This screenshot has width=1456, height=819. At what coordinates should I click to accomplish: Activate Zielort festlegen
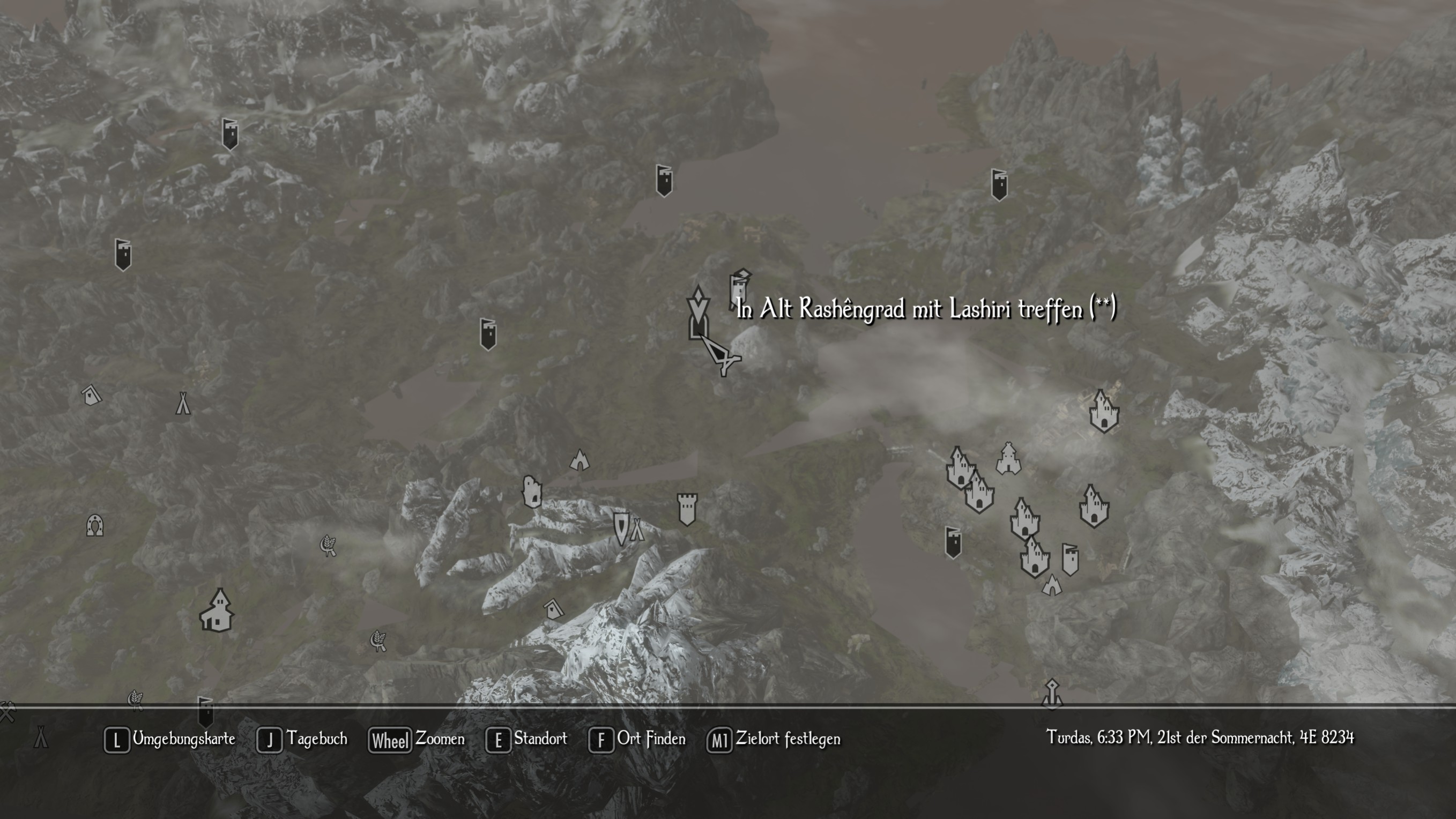pos(774,739)
